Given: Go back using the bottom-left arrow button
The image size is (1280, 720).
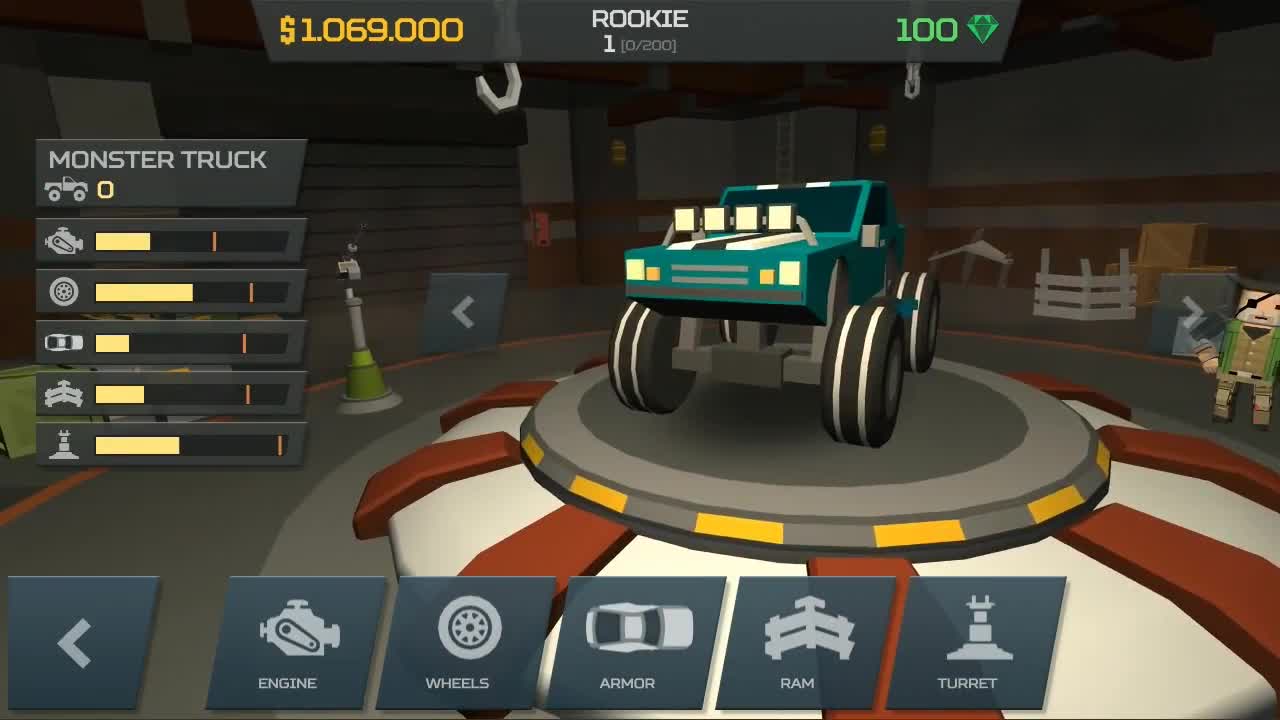Looking at the screenshot, I should [x=80, y=642].
